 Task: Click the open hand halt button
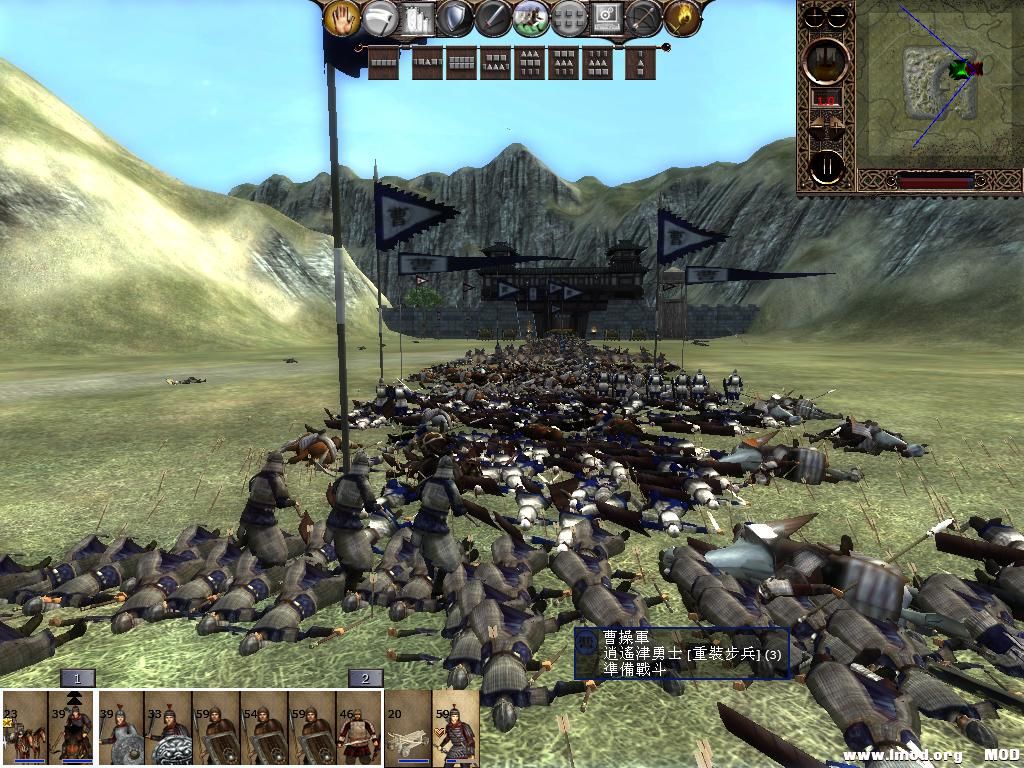343,17
